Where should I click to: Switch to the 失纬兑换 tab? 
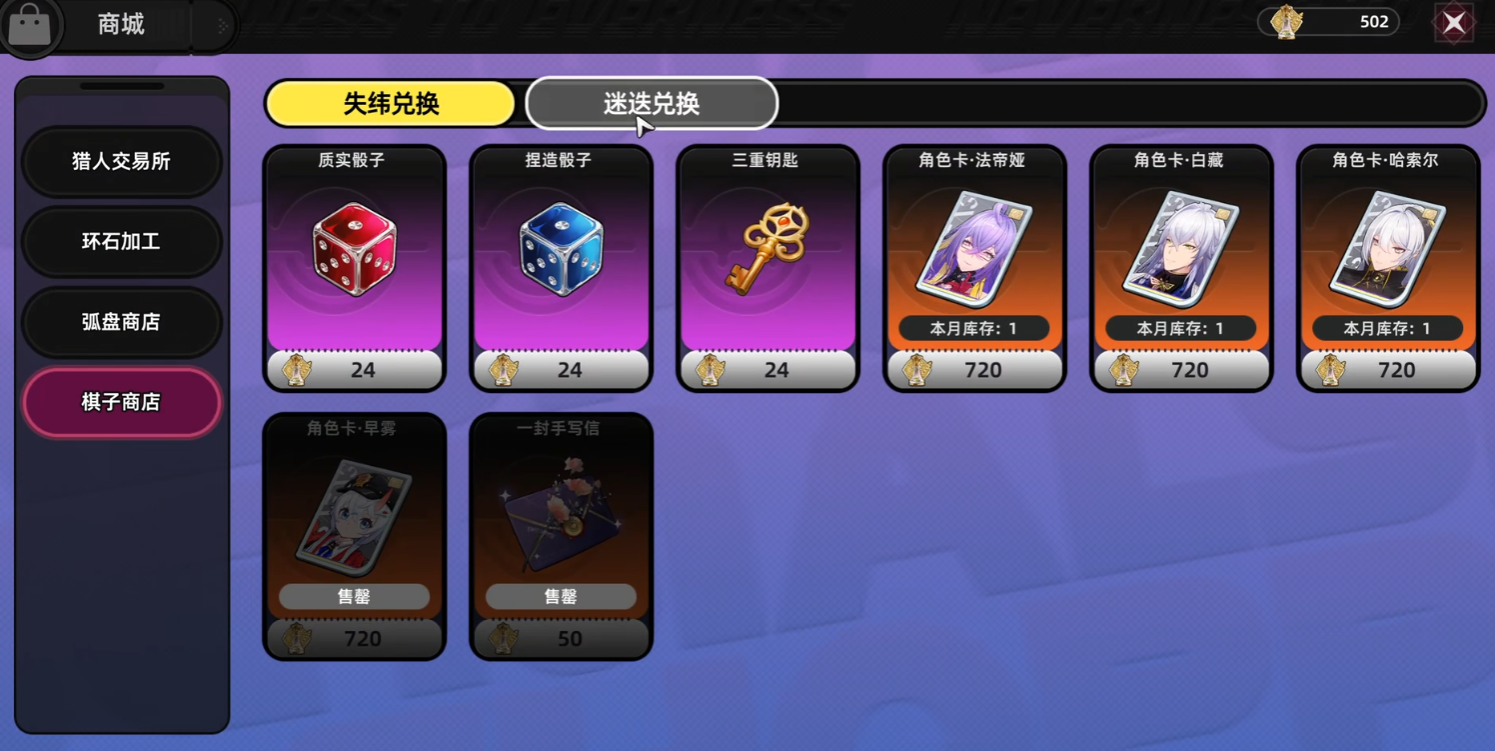pos(390,103)
